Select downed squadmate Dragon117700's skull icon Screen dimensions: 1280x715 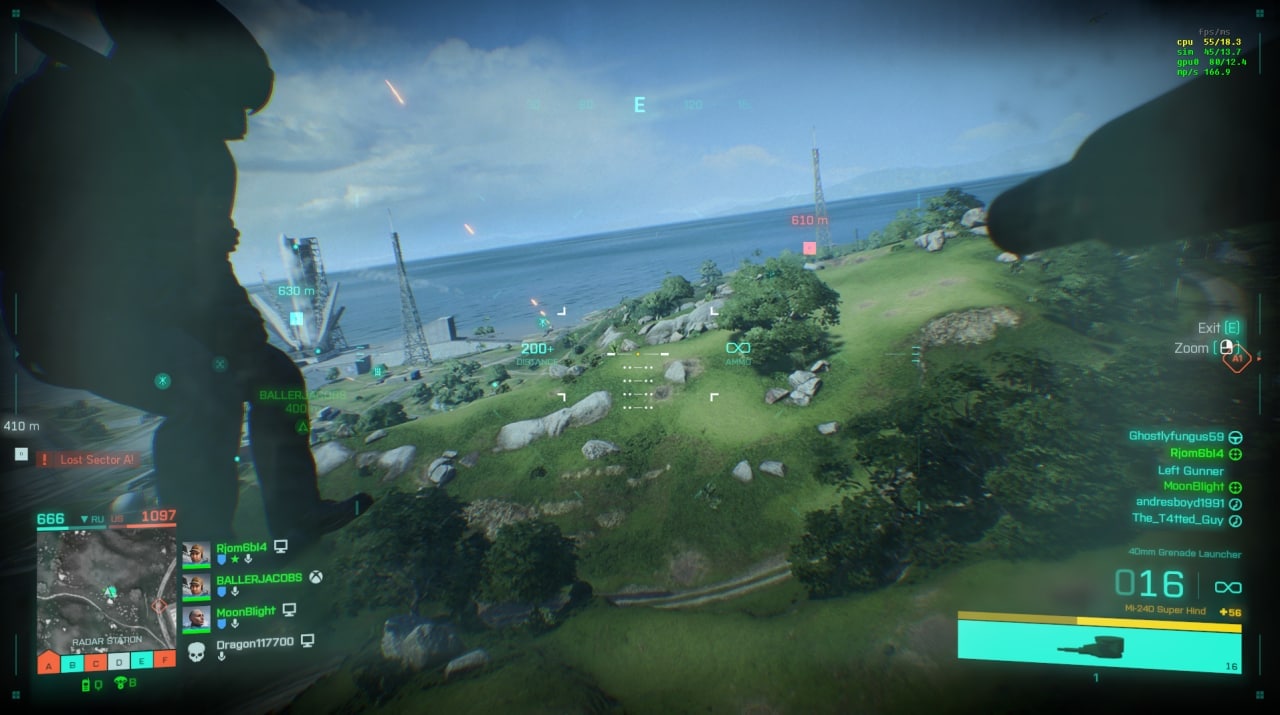(x=196, y=652)
